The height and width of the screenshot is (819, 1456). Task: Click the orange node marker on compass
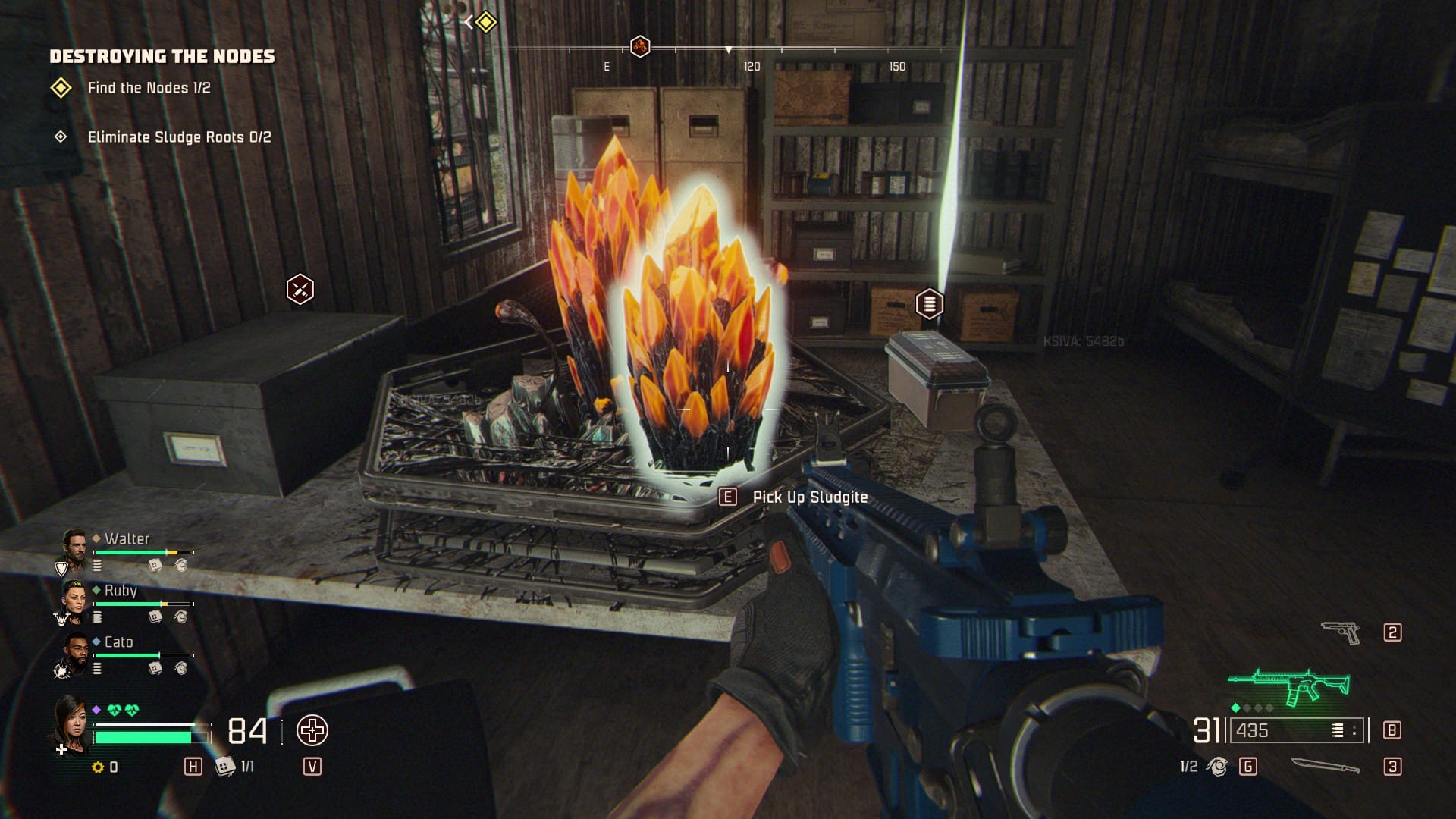point(640,46)
